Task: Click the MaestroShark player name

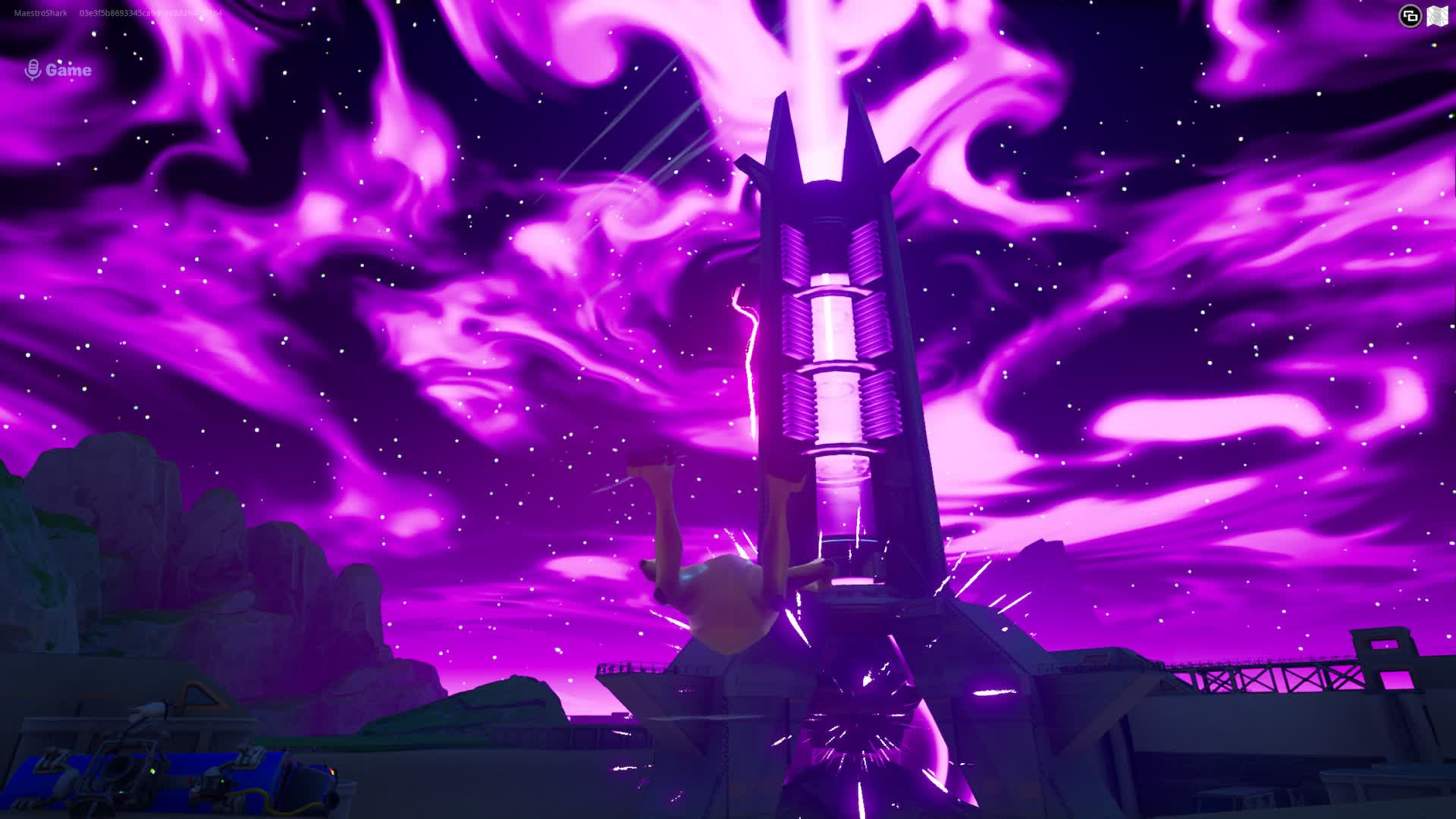Action: (x=39, y=13)
